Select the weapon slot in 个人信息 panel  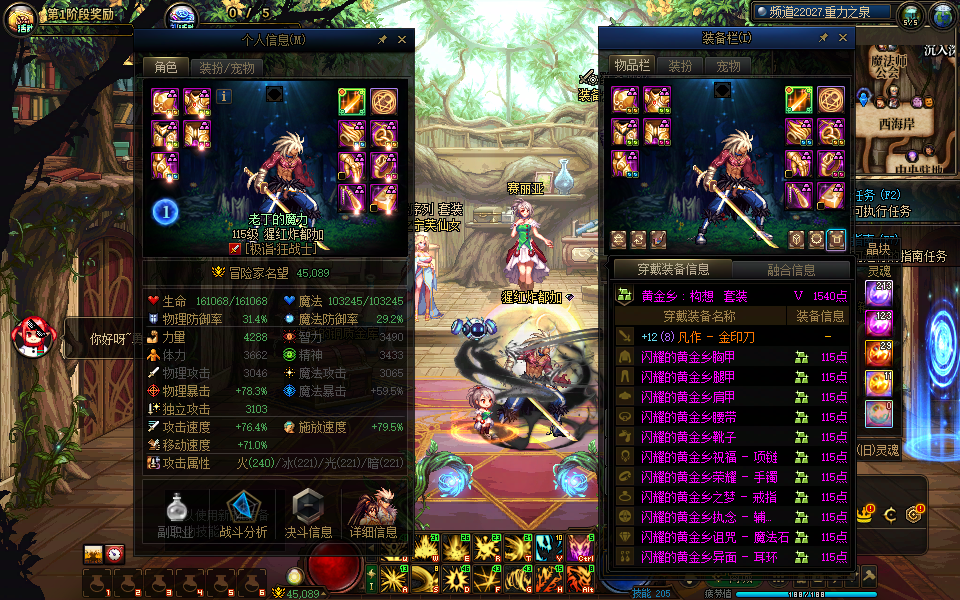point(352,101)
